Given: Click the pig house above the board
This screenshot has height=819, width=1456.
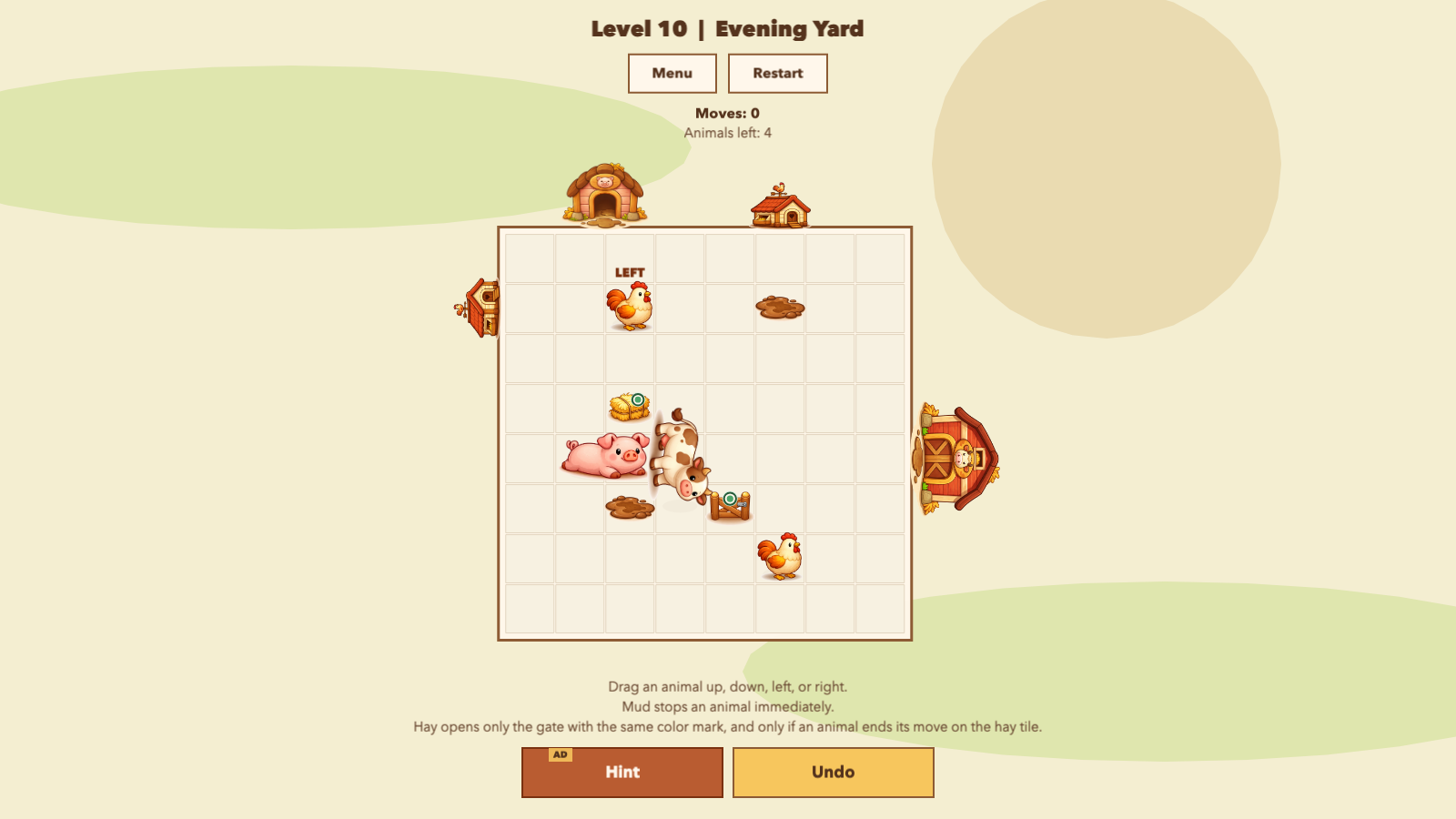Looking at the screenshot, I should 603,193.
